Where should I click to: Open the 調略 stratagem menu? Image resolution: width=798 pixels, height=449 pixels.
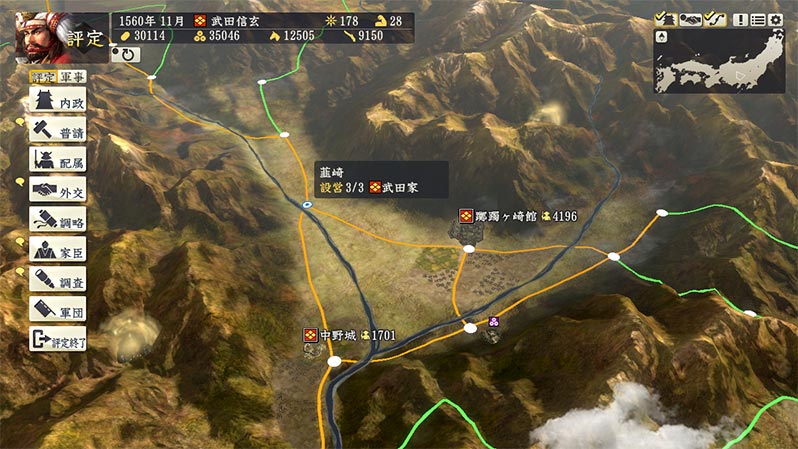pyautogui.click(x=57, y=219)
